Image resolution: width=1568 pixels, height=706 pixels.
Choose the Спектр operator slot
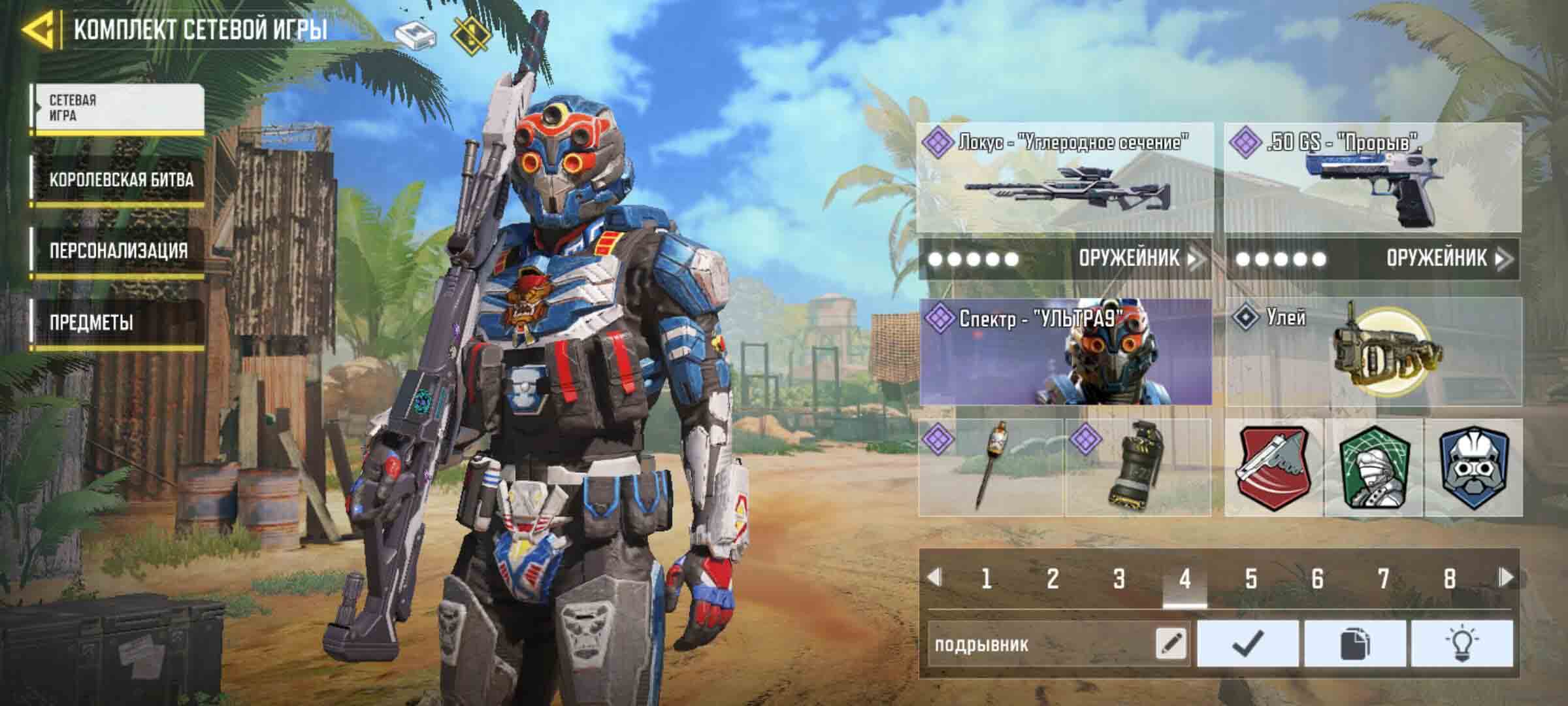pyautogui.click(x=1066, y=352)
